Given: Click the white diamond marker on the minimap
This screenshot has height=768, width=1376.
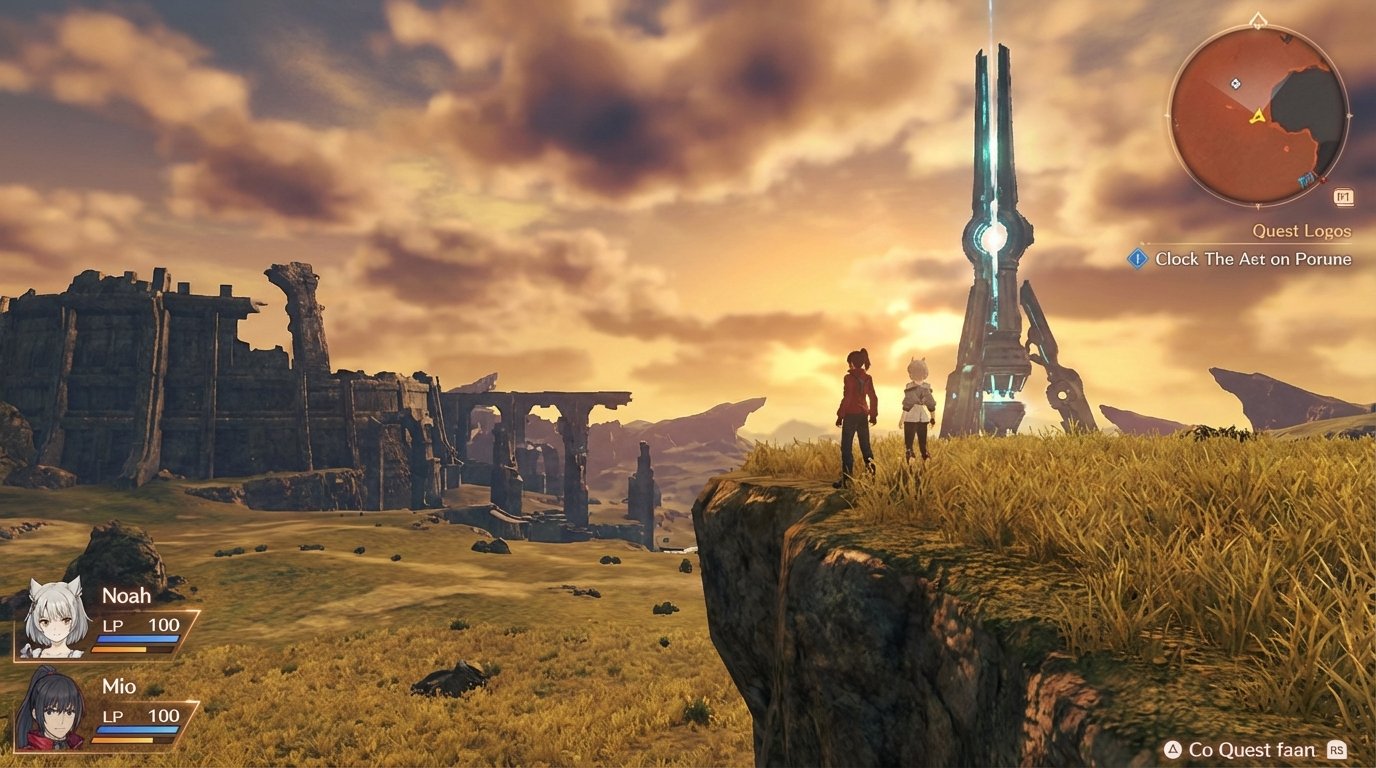Looking at the screenshot, I should 1235,84.
